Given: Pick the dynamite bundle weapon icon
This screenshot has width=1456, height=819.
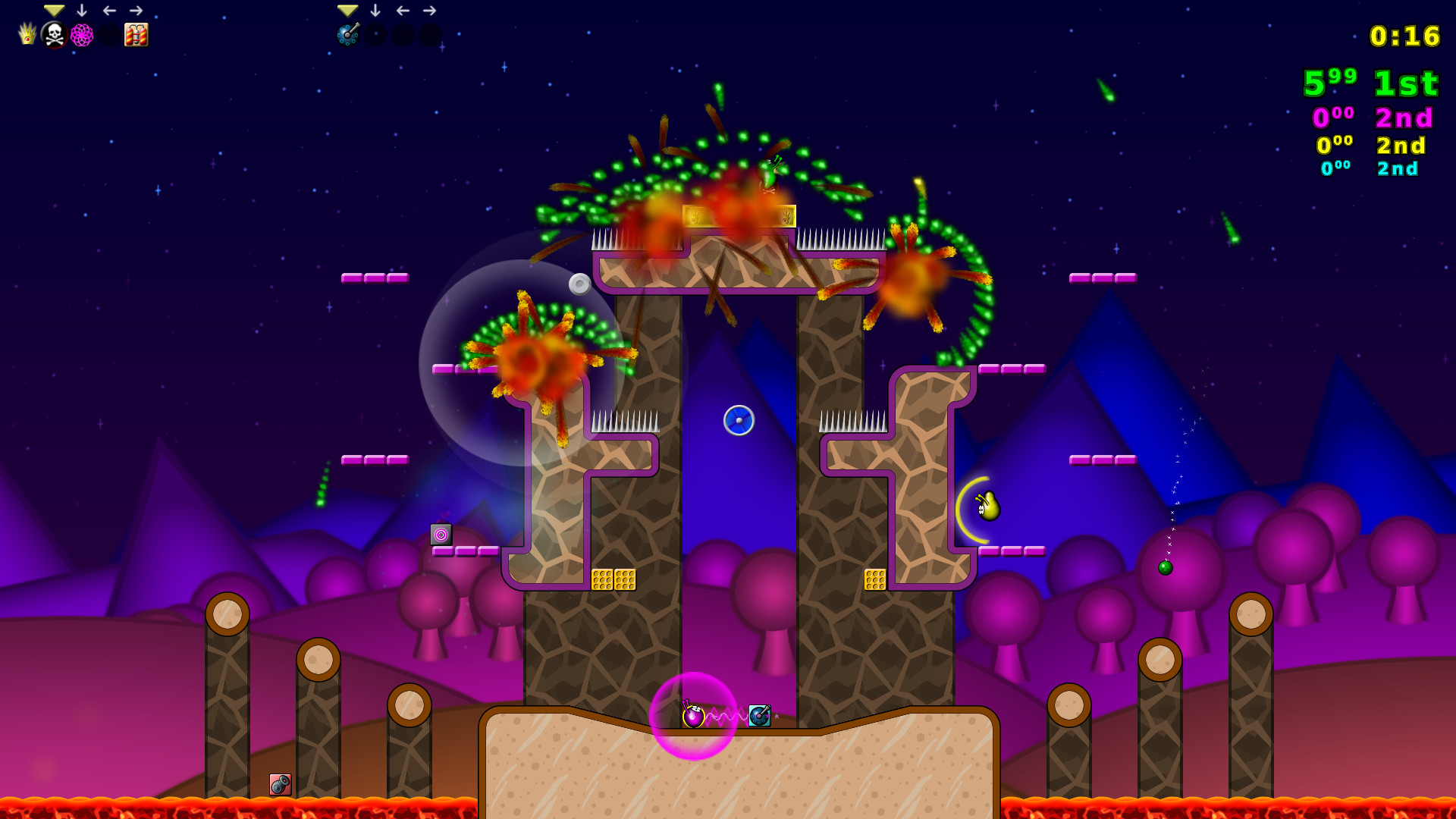Looking at the screenshot, I should click(x=135, y=33).
